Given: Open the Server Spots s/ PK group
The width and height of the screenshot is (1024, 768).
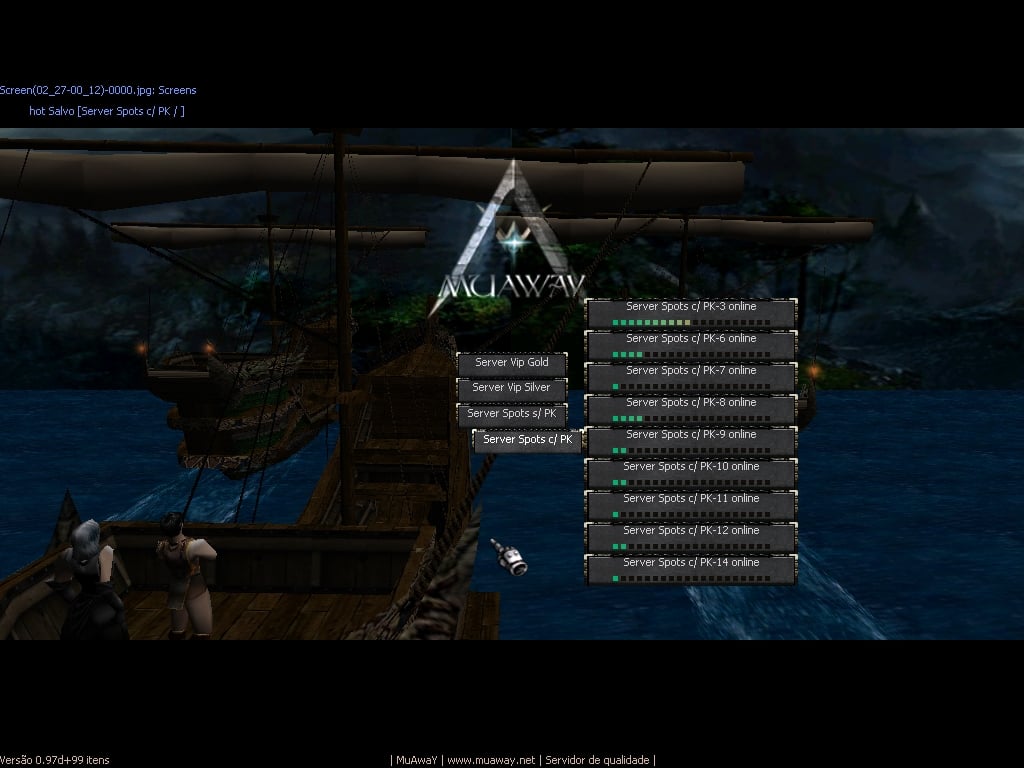Looking at the screenshot, I should (511, 414).
